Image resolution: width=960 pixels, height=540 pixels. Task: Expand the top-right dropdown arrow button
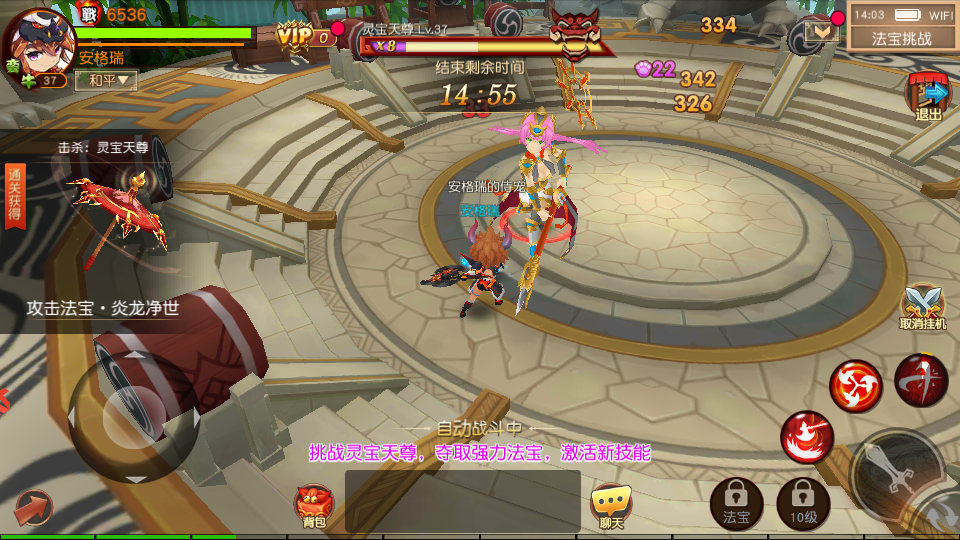coord(822,32)
